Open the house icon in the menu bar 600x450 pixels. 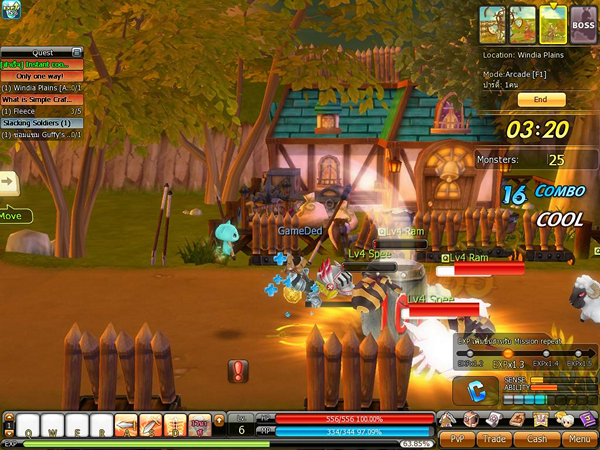coord(448,419)
